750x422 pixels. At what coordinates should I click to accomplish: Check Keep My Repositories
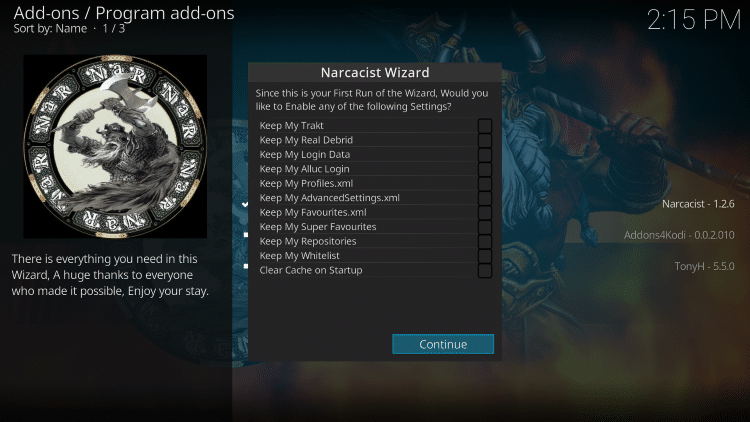(484, 242)
